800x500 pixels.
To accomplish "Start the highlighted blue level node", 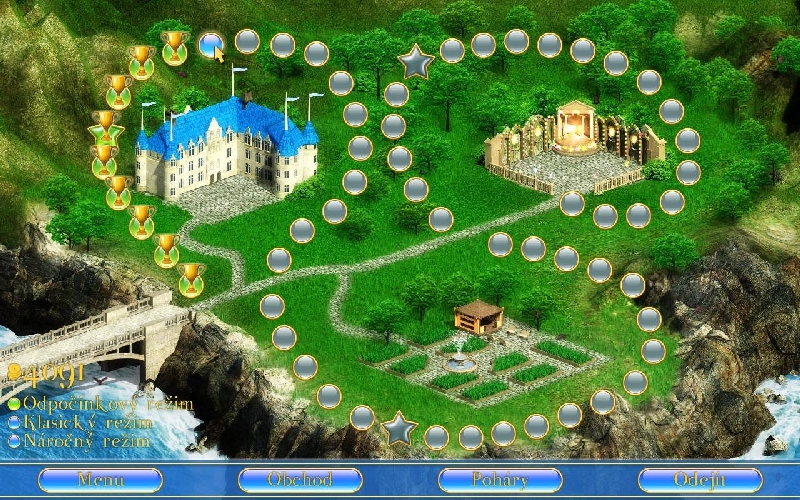I will tap(210, 43).
